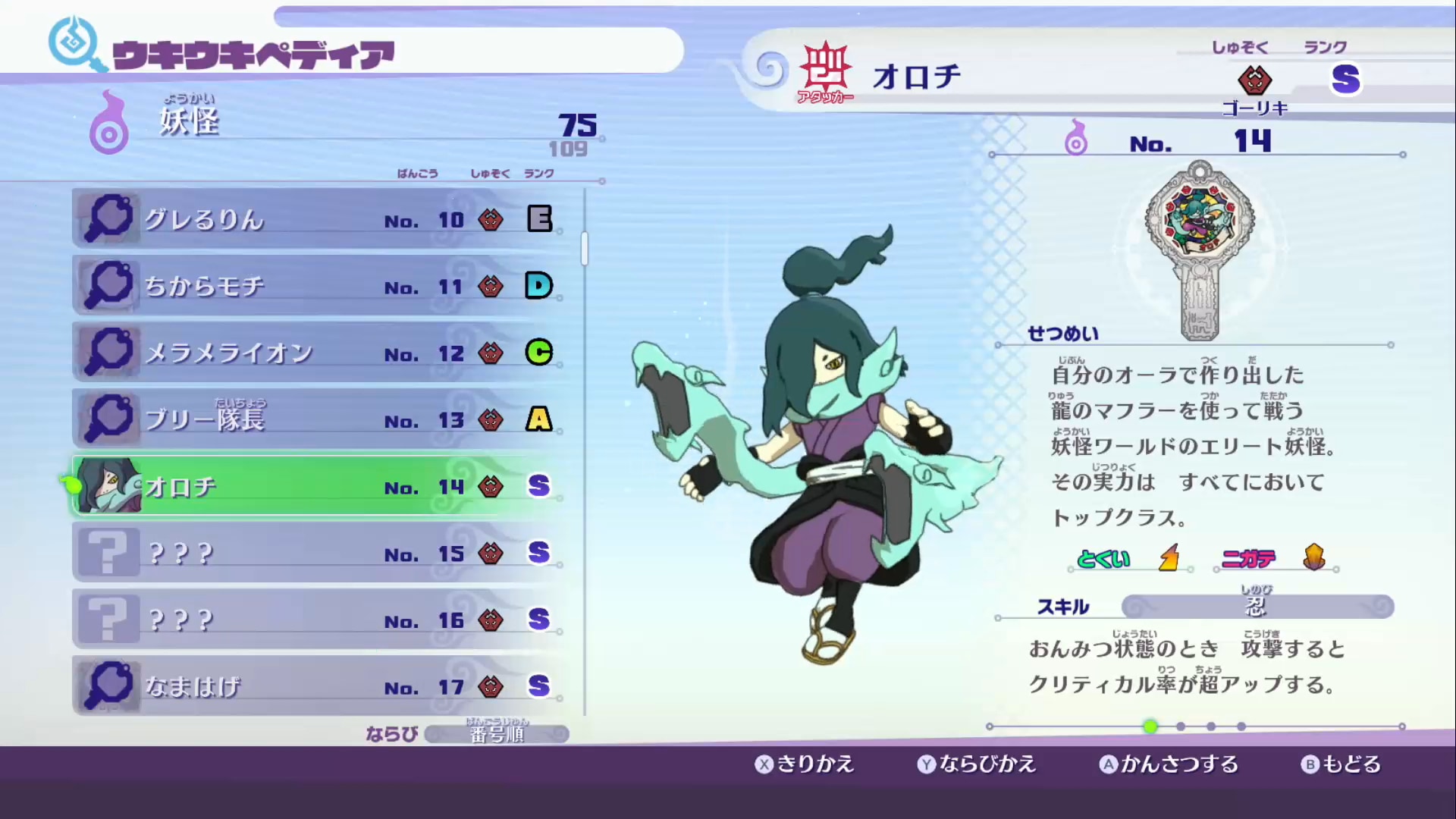Select the green page indicator dot
Screen dimensions: 1456x819
(x=1150, y=726)
